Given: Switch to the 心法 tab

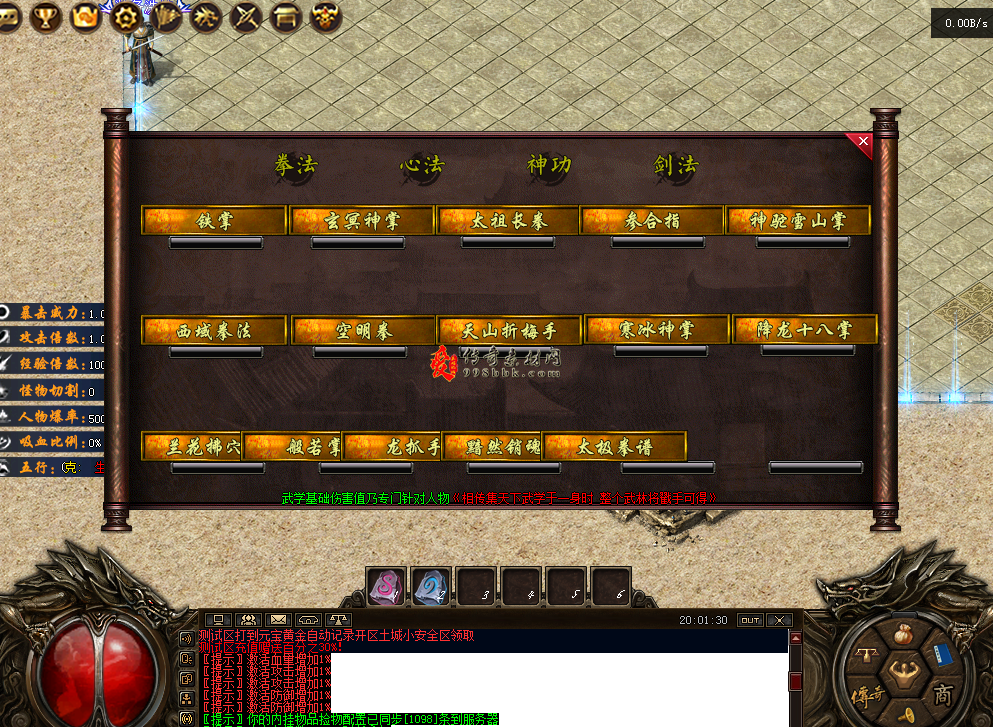Looking at the screenshot, I should [x=422, y=166].
